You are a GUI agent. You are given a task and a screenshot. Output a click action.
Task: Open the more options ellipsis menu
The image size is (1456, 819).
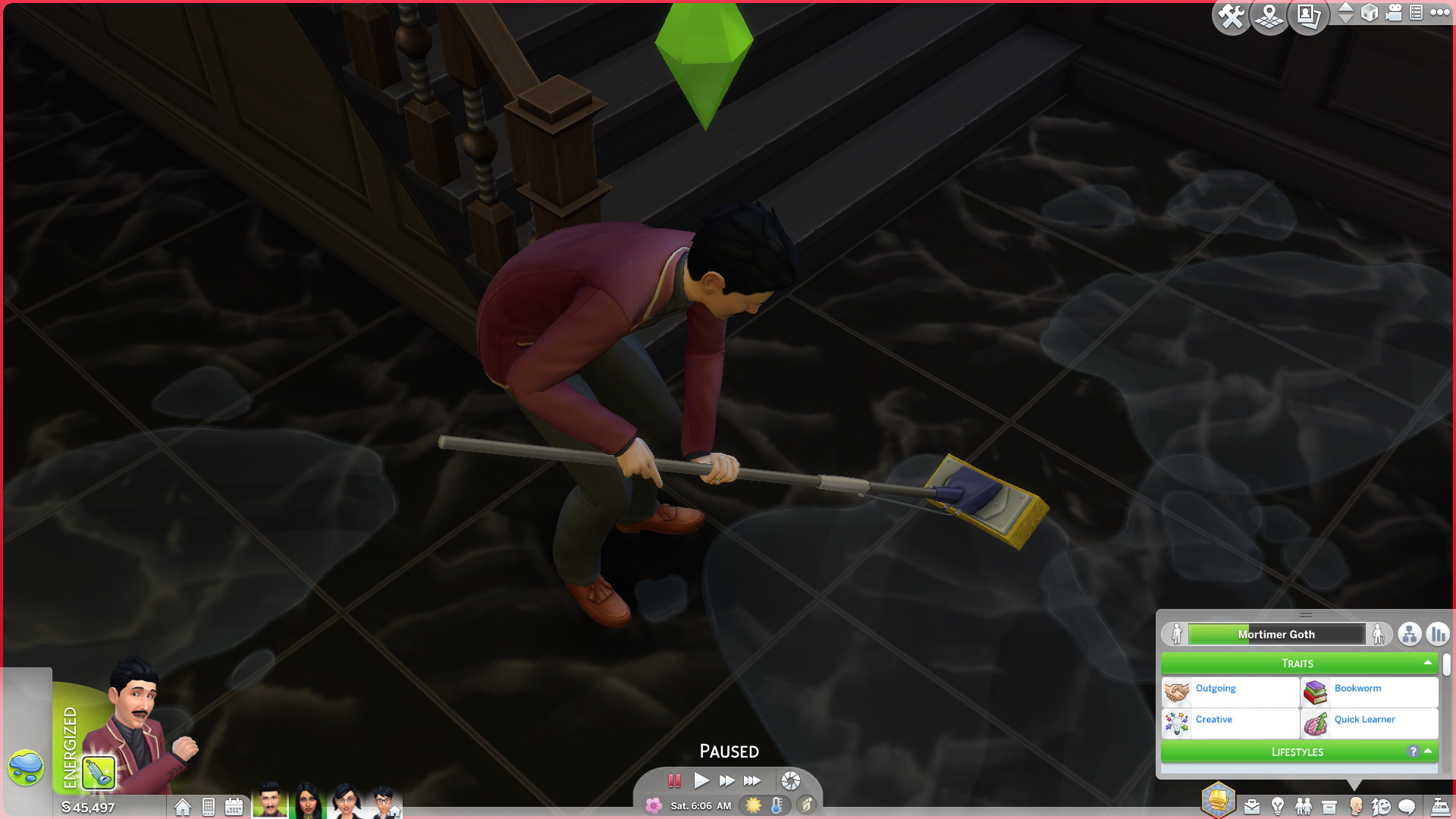pos(1440,14)
